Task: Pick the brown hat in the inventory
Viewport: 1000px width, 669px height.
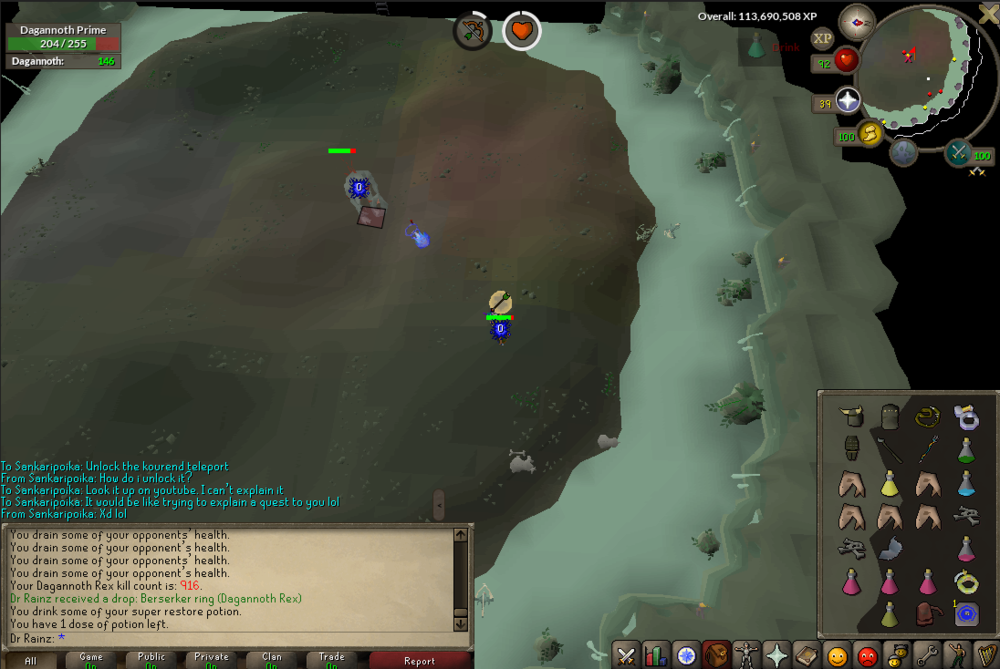Action: 928,613
